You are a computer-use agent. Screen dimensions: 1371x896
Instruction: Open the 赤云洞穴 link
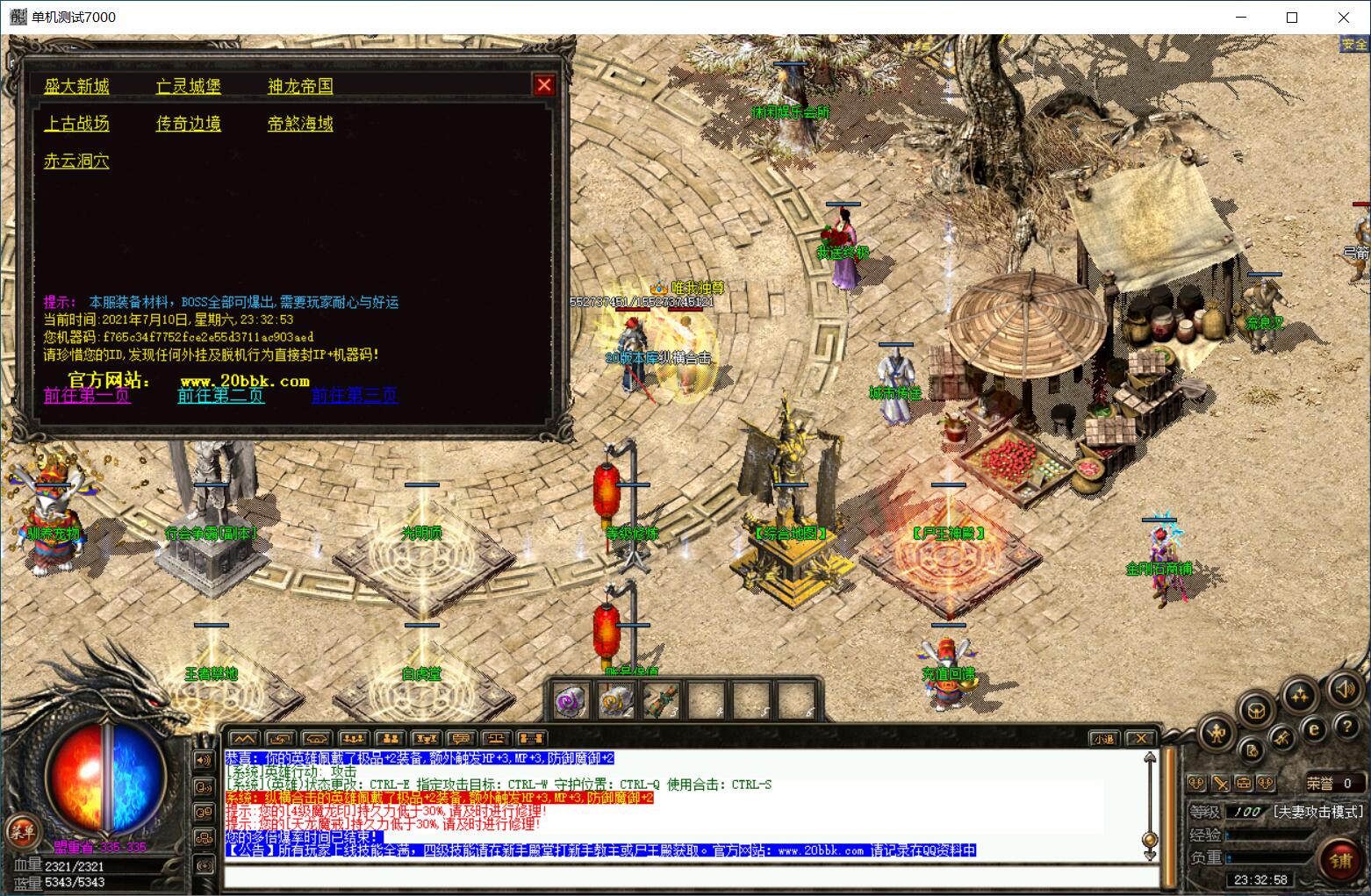[77, 161]
